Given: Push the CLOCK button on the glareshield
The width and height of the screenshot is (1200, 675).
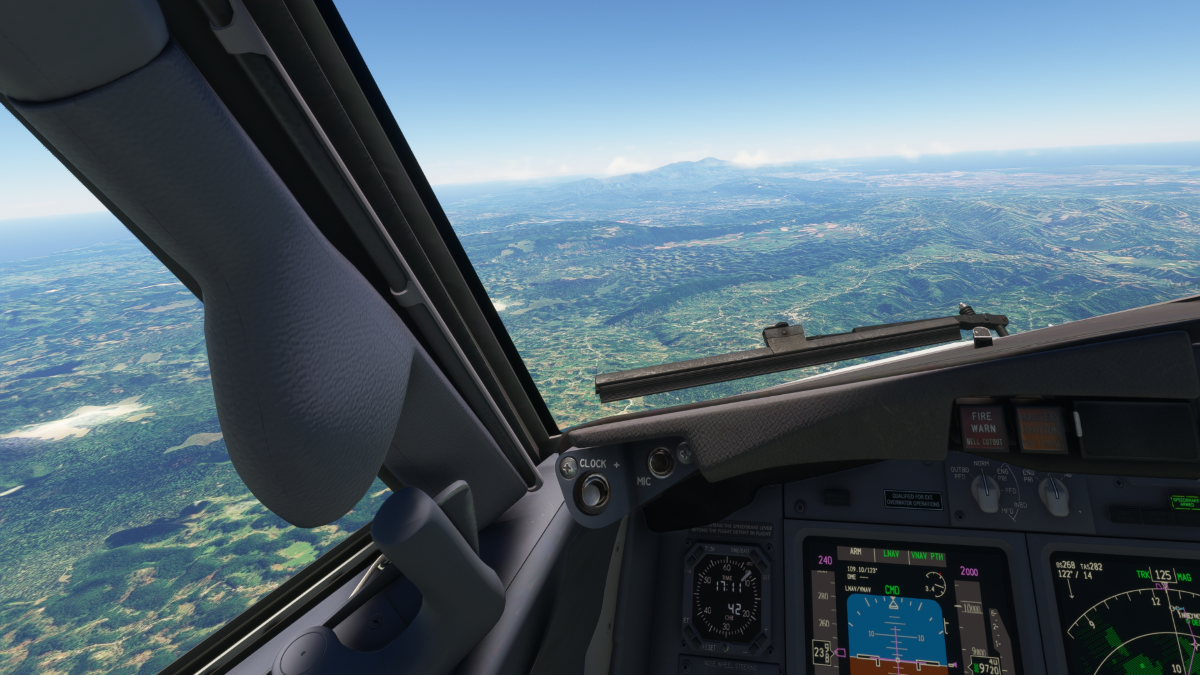Looking at the screenshot, I should [x=593, y=490].
